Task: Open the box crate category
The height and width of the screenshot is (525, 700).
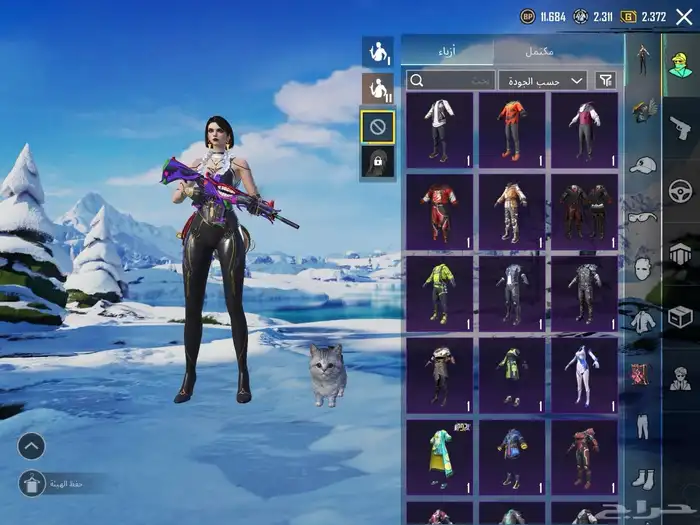Action: pyautogui.click(x=680, y=316)
